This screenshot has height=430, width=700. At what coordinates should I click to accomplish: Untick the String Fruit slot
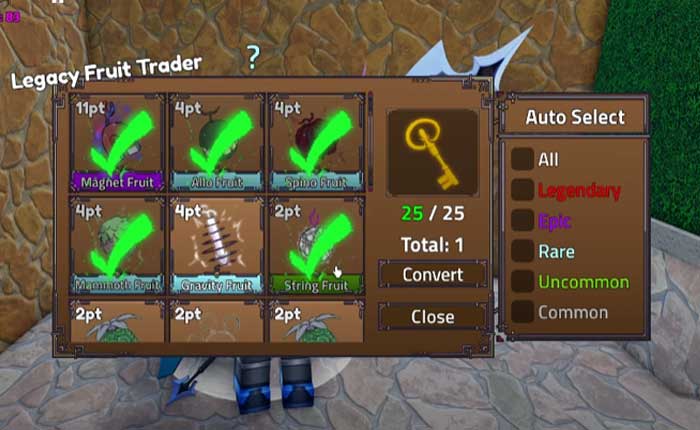[316, 246]
